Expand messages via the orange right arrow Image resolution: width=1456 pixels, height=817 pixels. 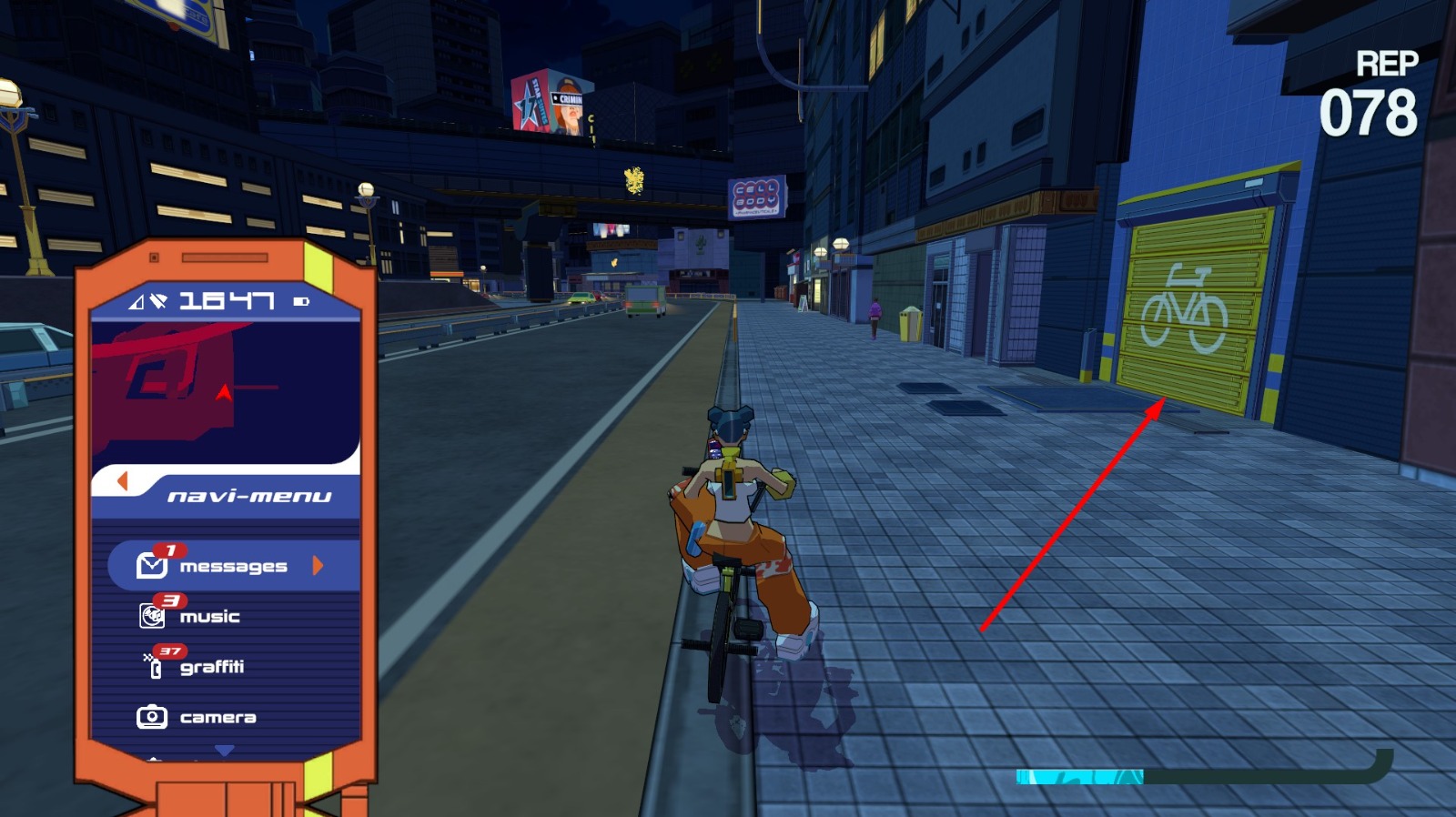pos(316,566)
